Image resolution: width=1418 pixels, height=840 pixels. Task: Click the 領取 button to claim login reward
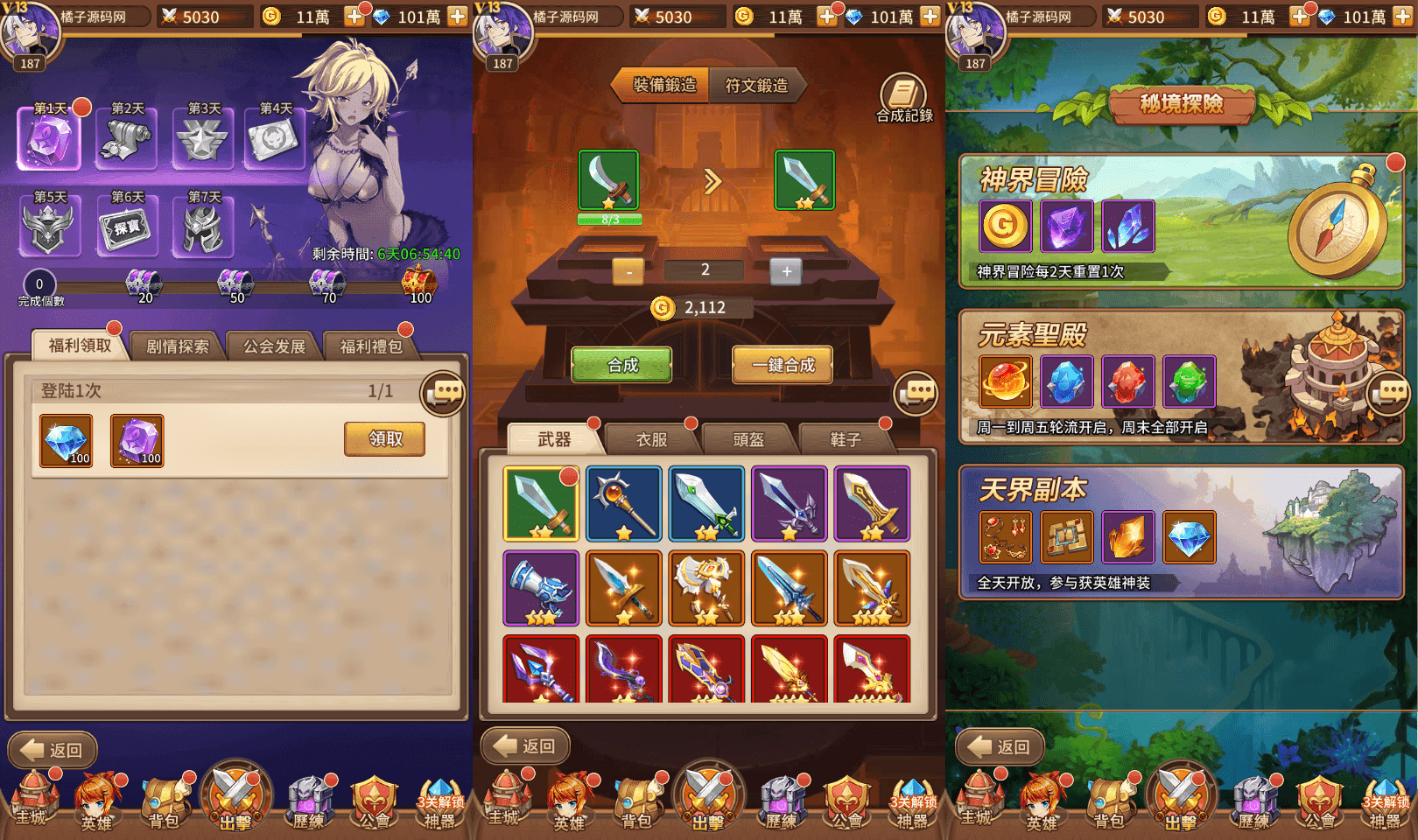point(383,439)
